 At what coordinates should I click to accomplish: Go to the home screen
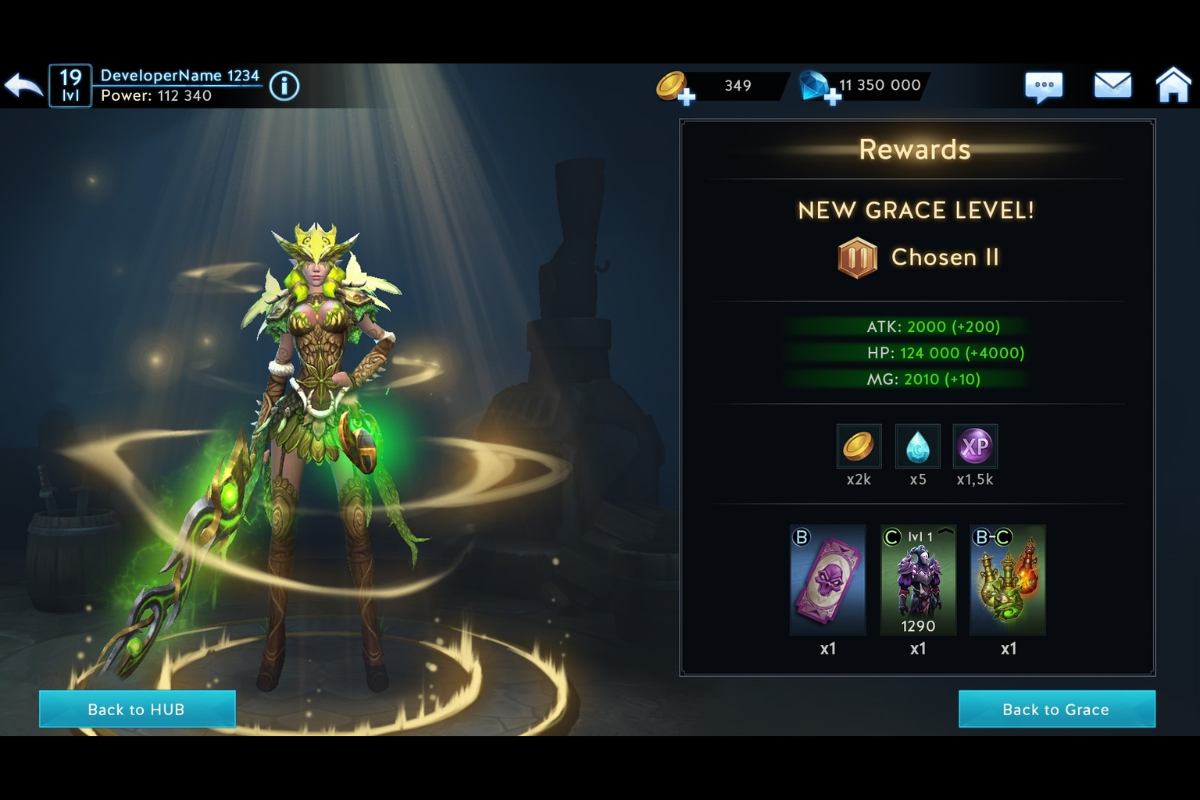pos(1173,86)
